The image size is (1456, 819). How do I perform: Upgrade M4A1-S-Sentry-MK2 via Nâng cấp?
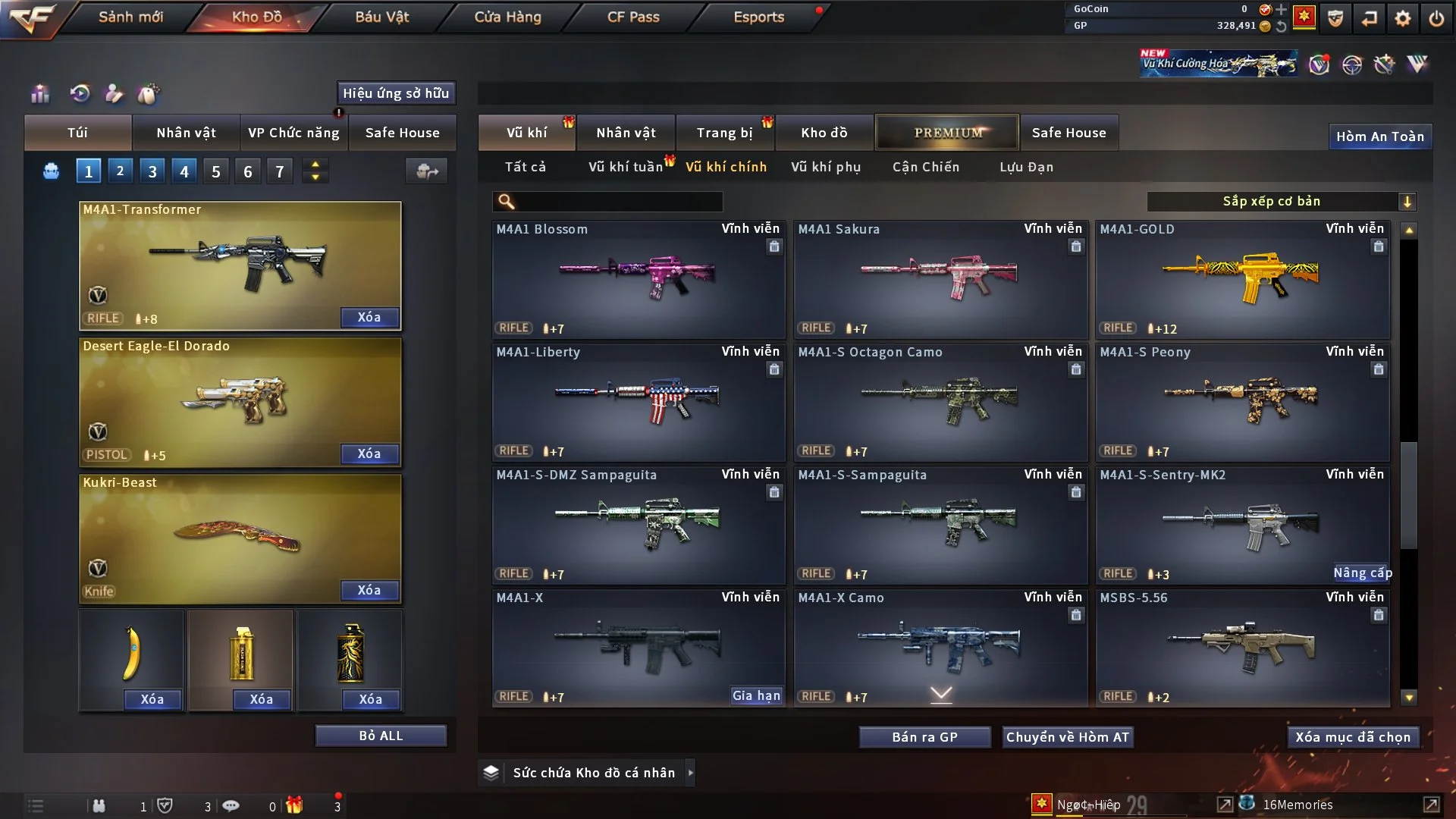[x=1362, y=573]
